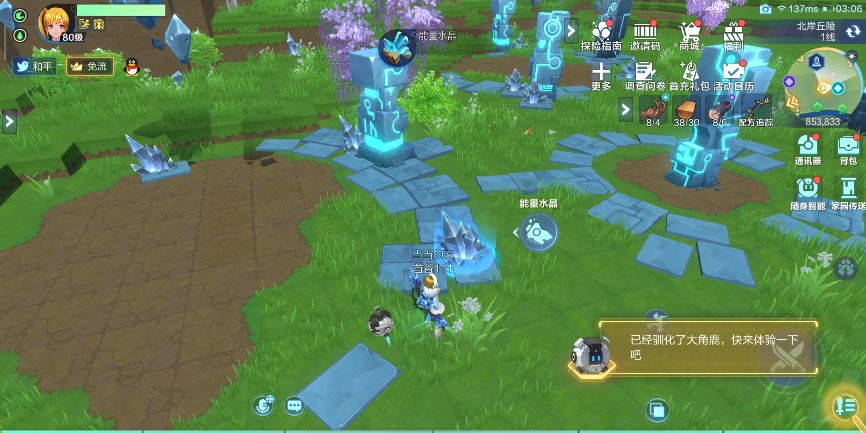866x433 pixels.
Task: Use the 家园传送 home teleport
Action: coord(848,191)
